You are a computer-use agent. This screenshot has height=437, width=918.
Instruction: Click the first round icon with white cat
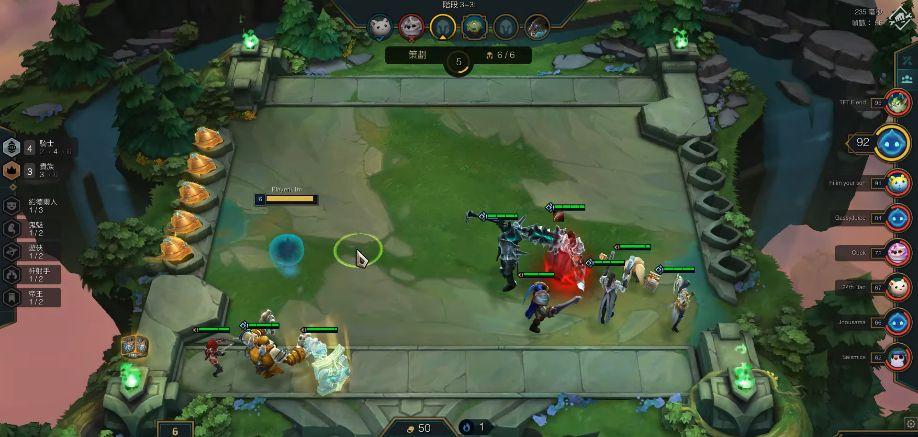point(379,27)
